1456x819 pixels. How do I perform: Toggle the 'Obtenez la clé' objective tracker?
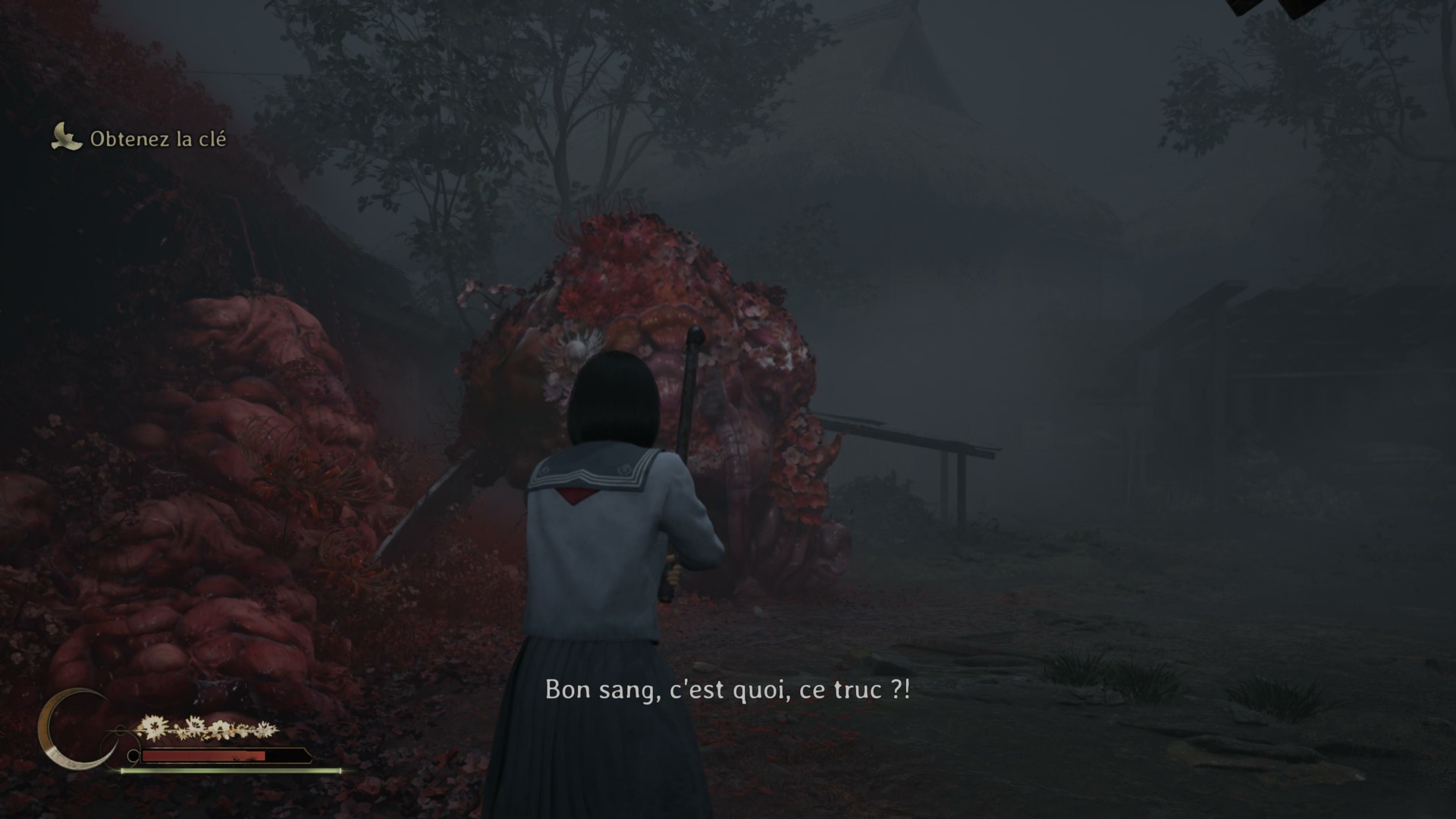pos(158,140)
